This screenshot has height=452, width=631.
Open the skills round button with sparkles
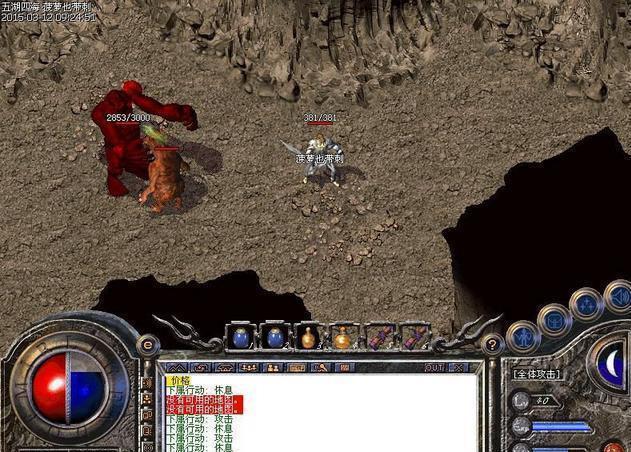pos(586,302)
